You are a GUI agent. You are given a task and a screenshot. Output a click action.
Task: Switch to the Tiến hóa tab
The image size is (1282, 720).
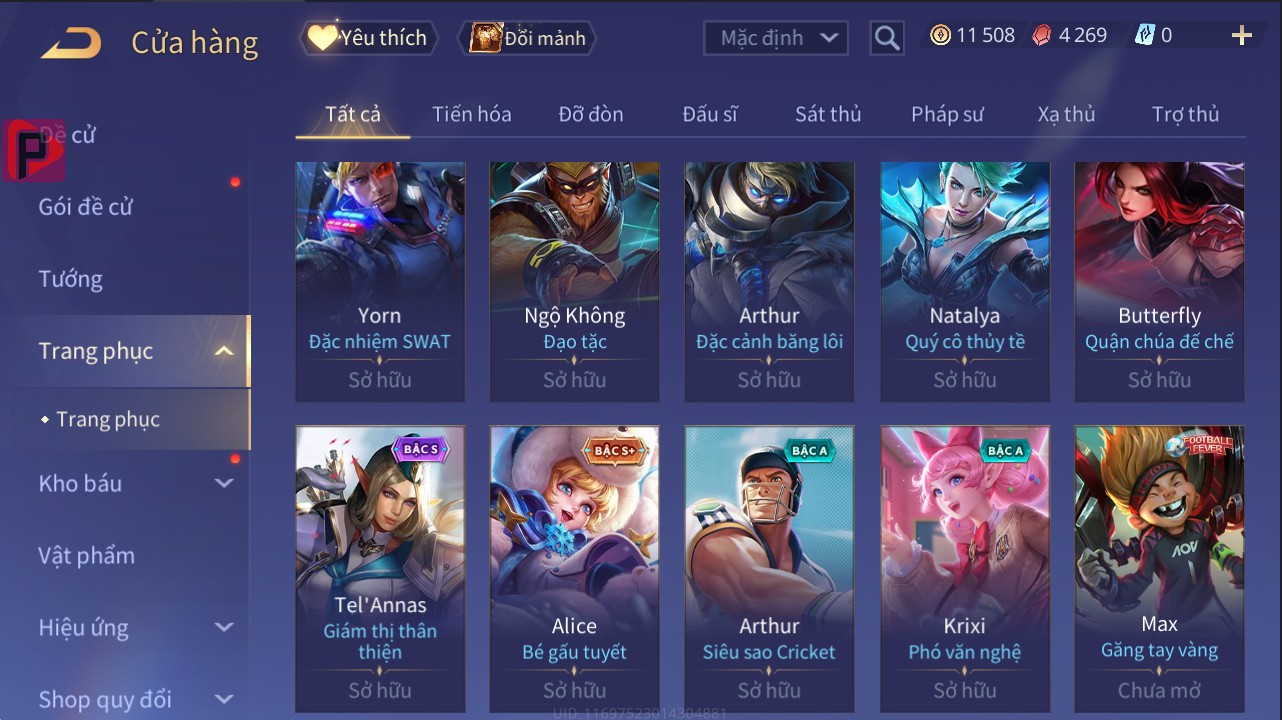pos(471,114)
